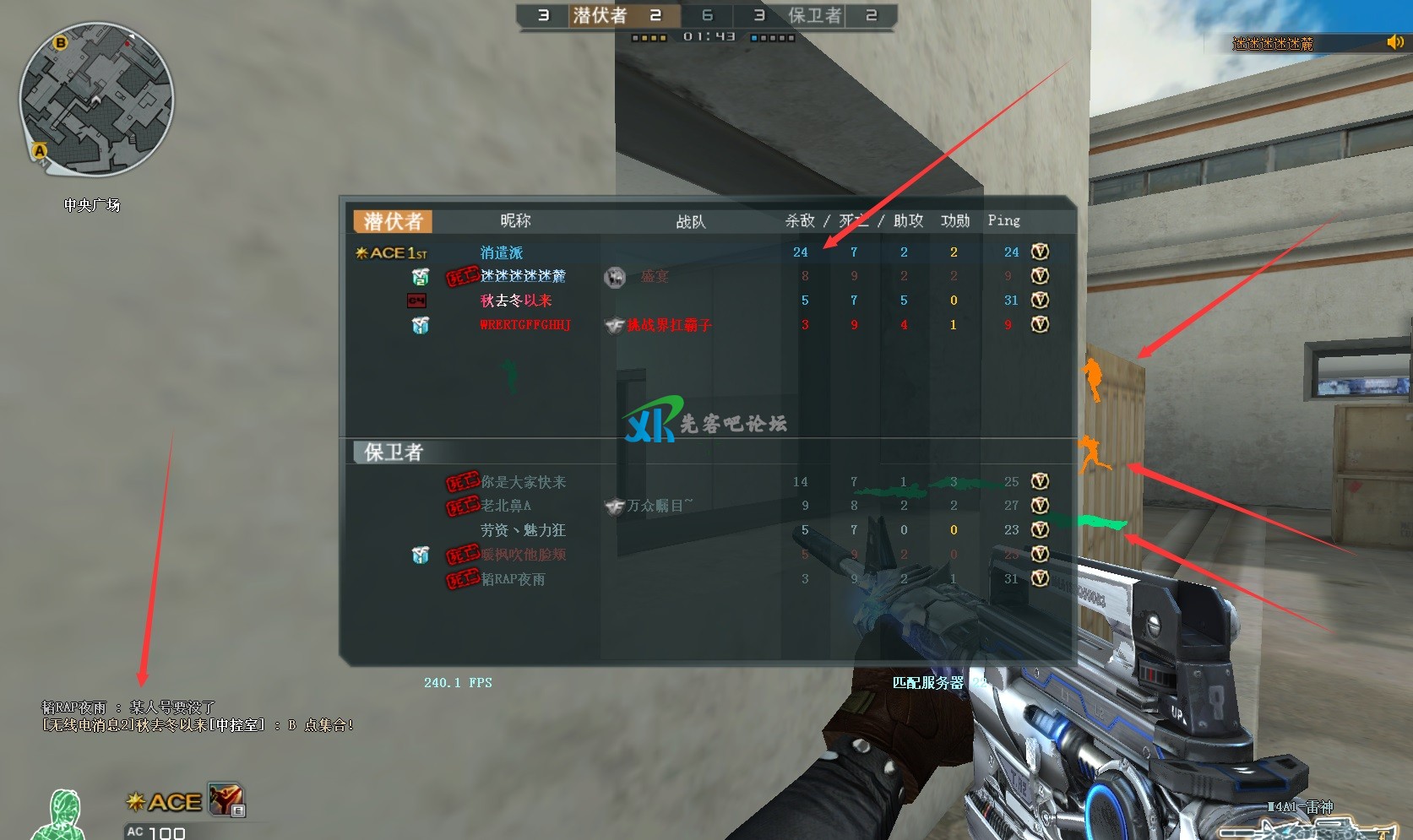
Task: Select player 老北鼻A scoreboard row
Action: tap(506, 506)
